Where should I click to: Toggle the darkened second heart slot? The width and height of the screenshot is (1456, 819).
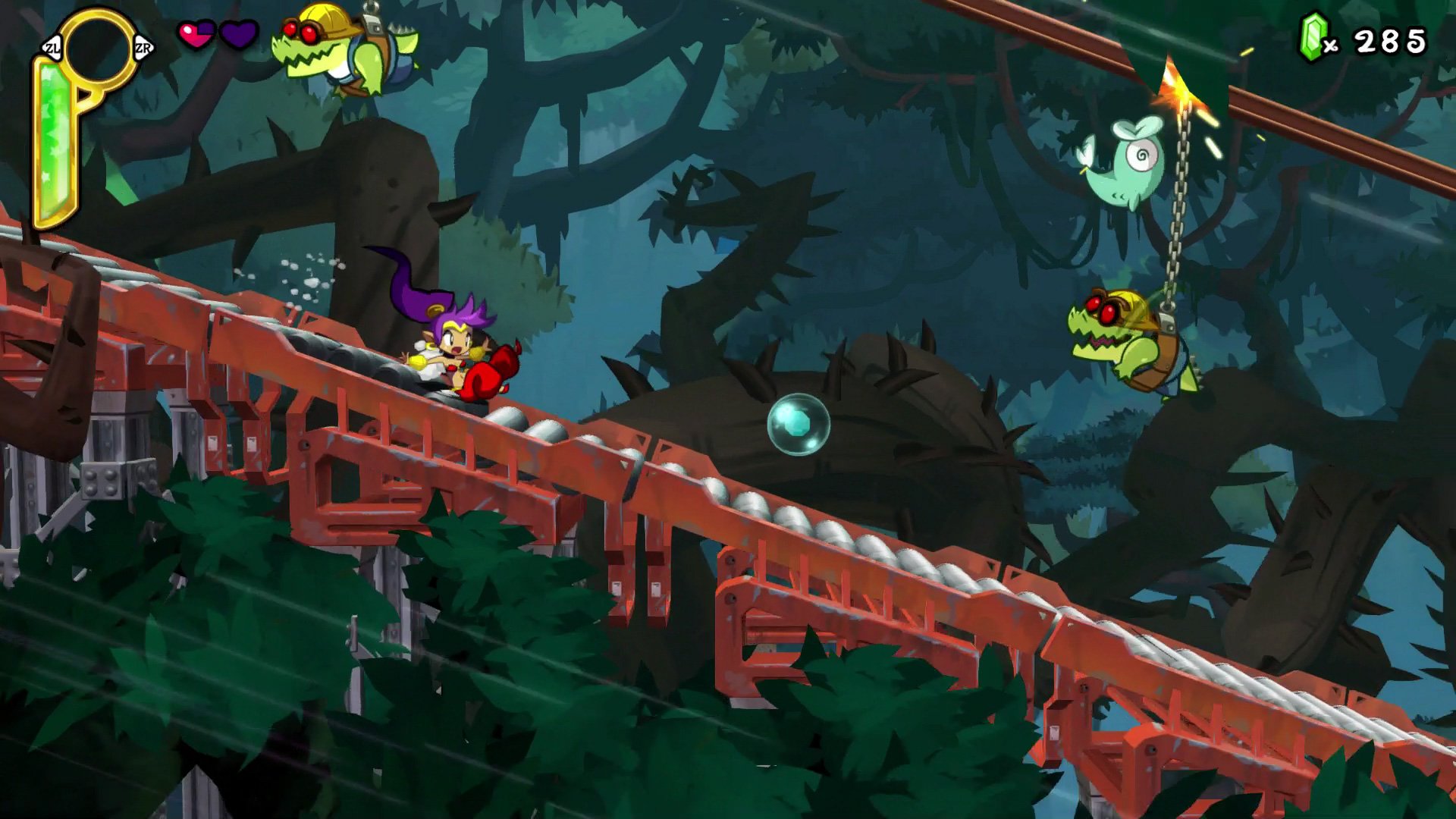click(237, 34)
